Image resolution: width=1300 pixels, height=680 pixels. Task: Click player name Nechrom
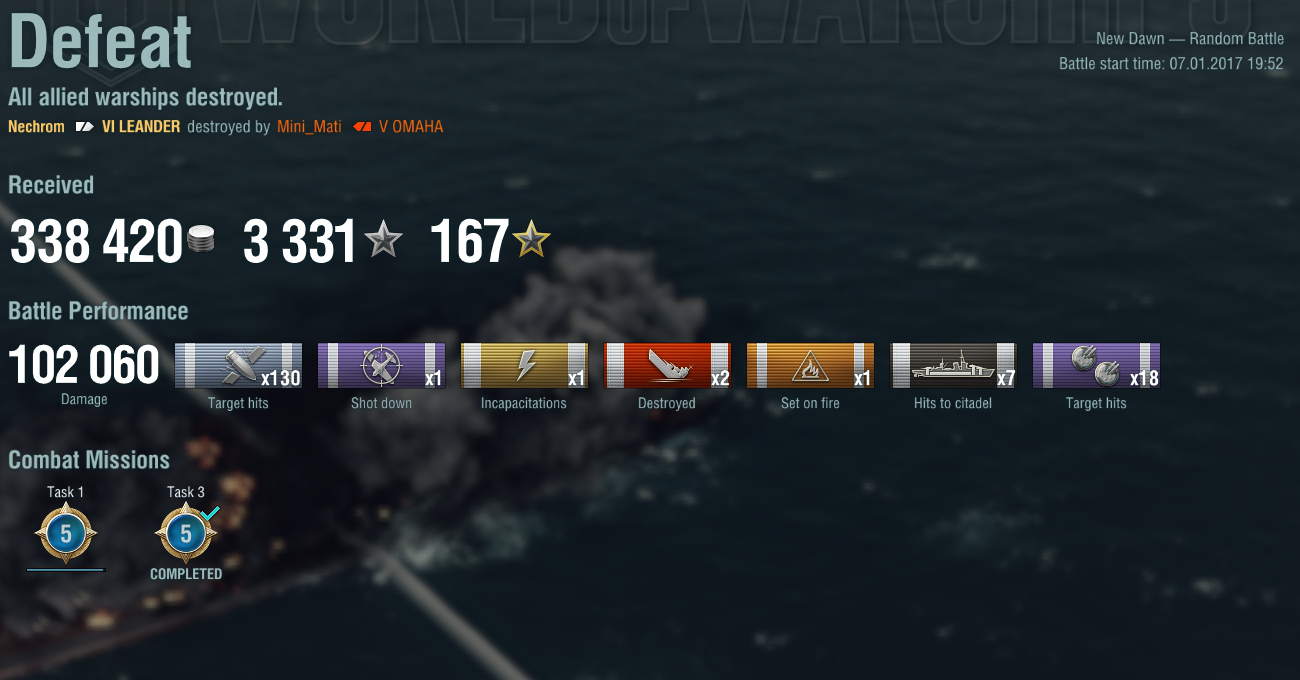(x=36, y=127)
